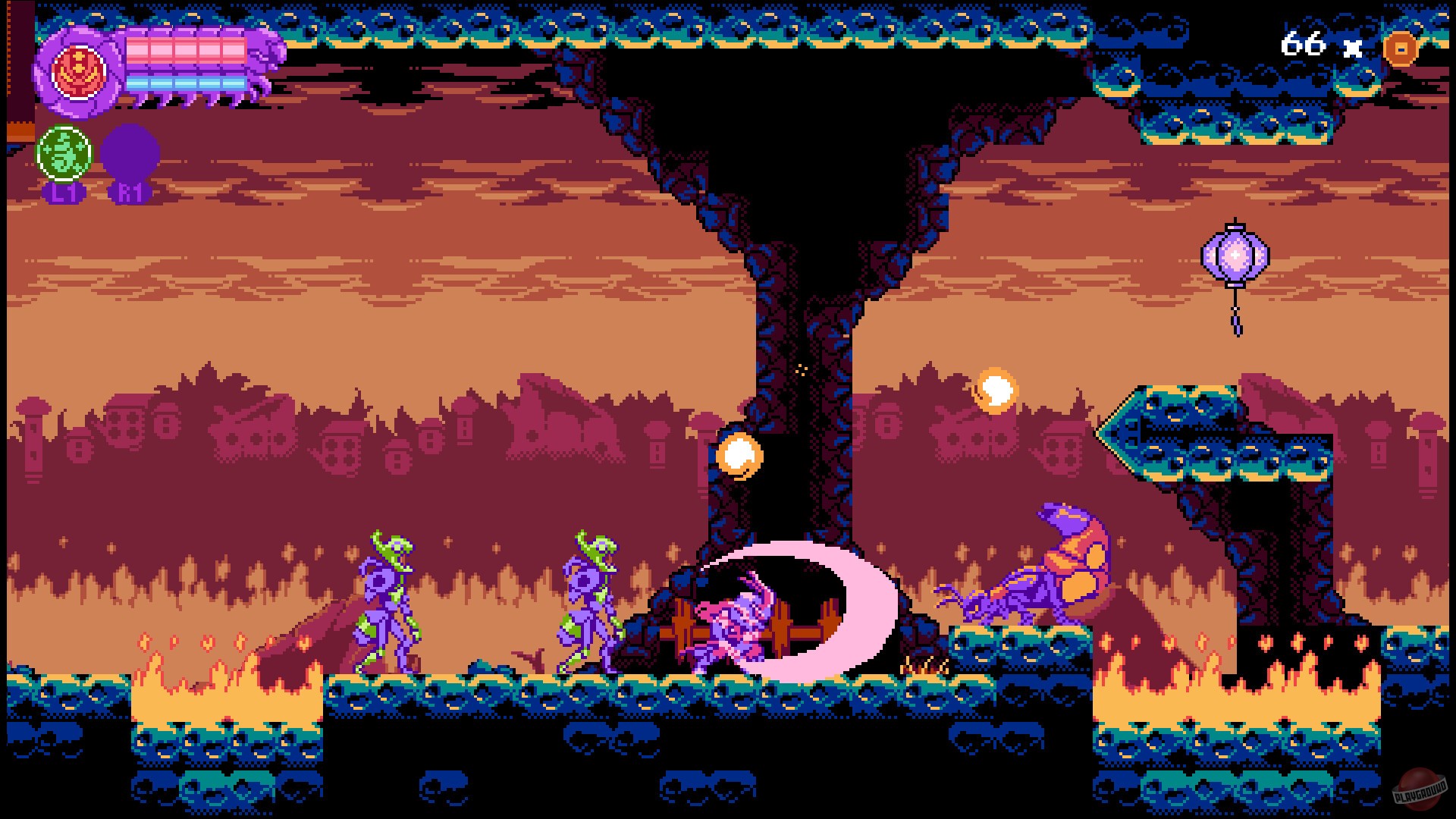This screenshot has height=819, width=1456.
Task: Click the empty R1 ability slot
Action: coord(130,152)
